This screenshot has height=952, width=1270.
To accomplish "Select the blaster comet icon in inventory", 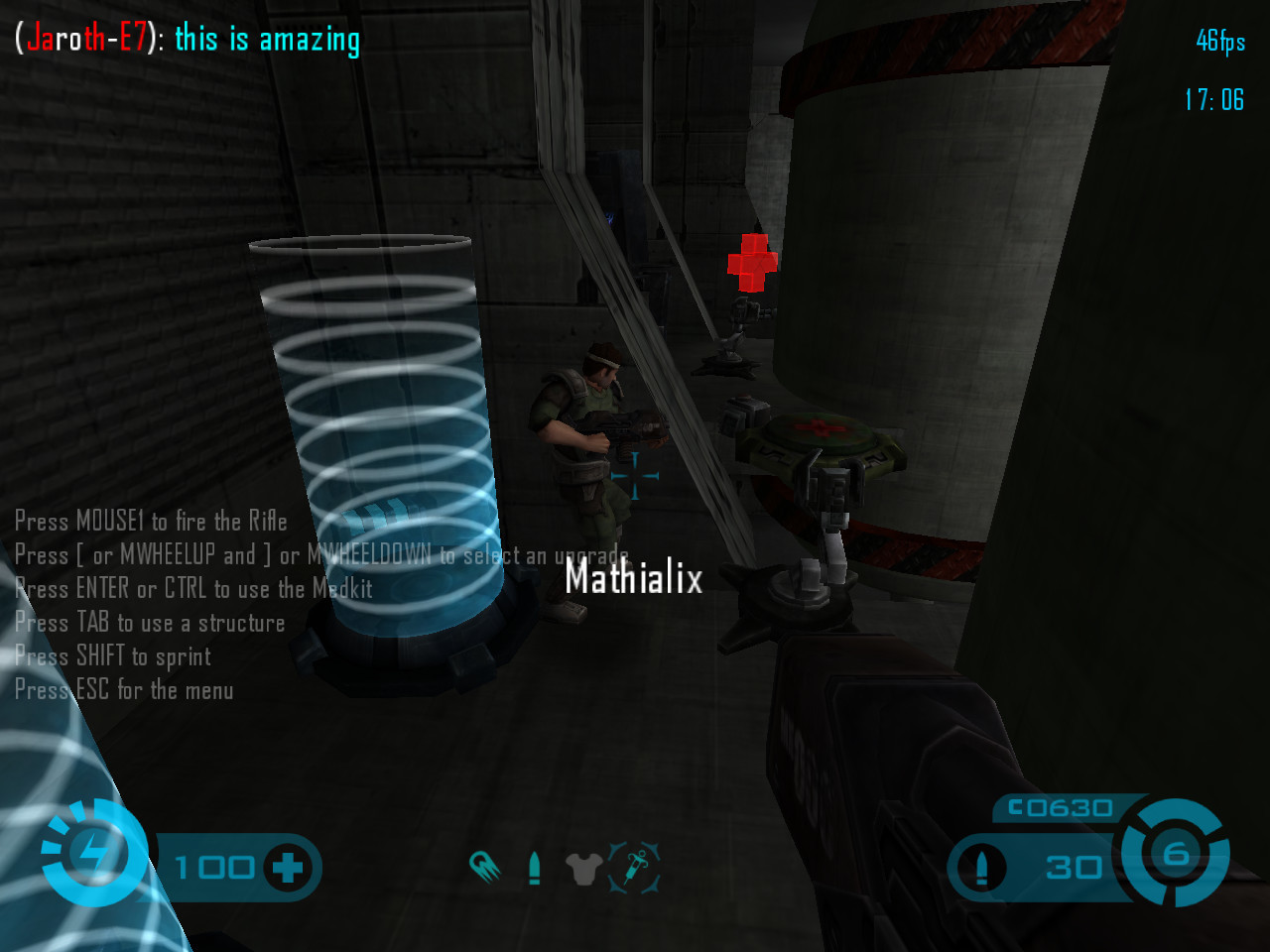I will pyautogui.click(x=485, y=868).
